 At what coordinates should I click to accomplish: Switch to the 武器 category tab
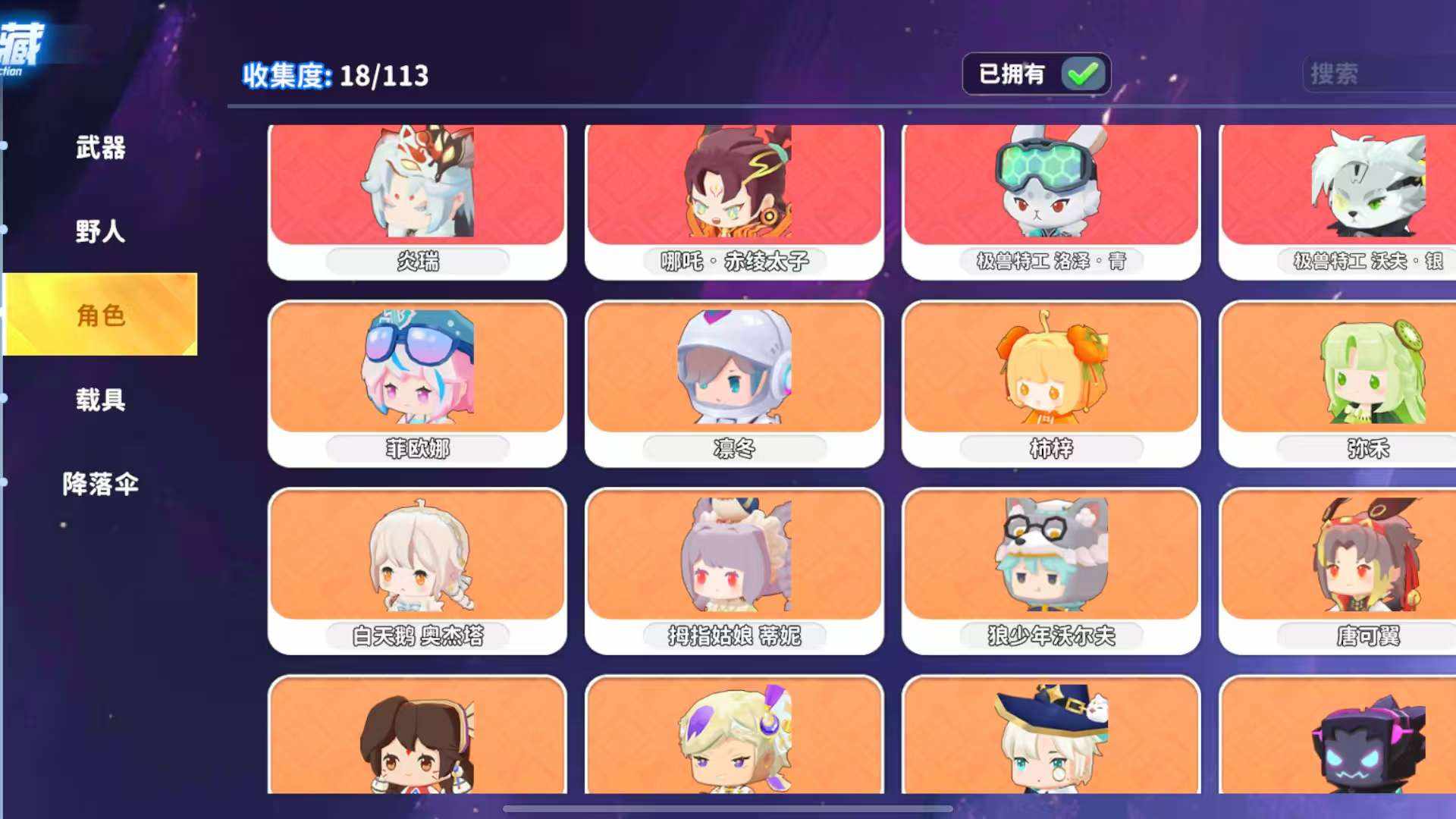(100, 147)
